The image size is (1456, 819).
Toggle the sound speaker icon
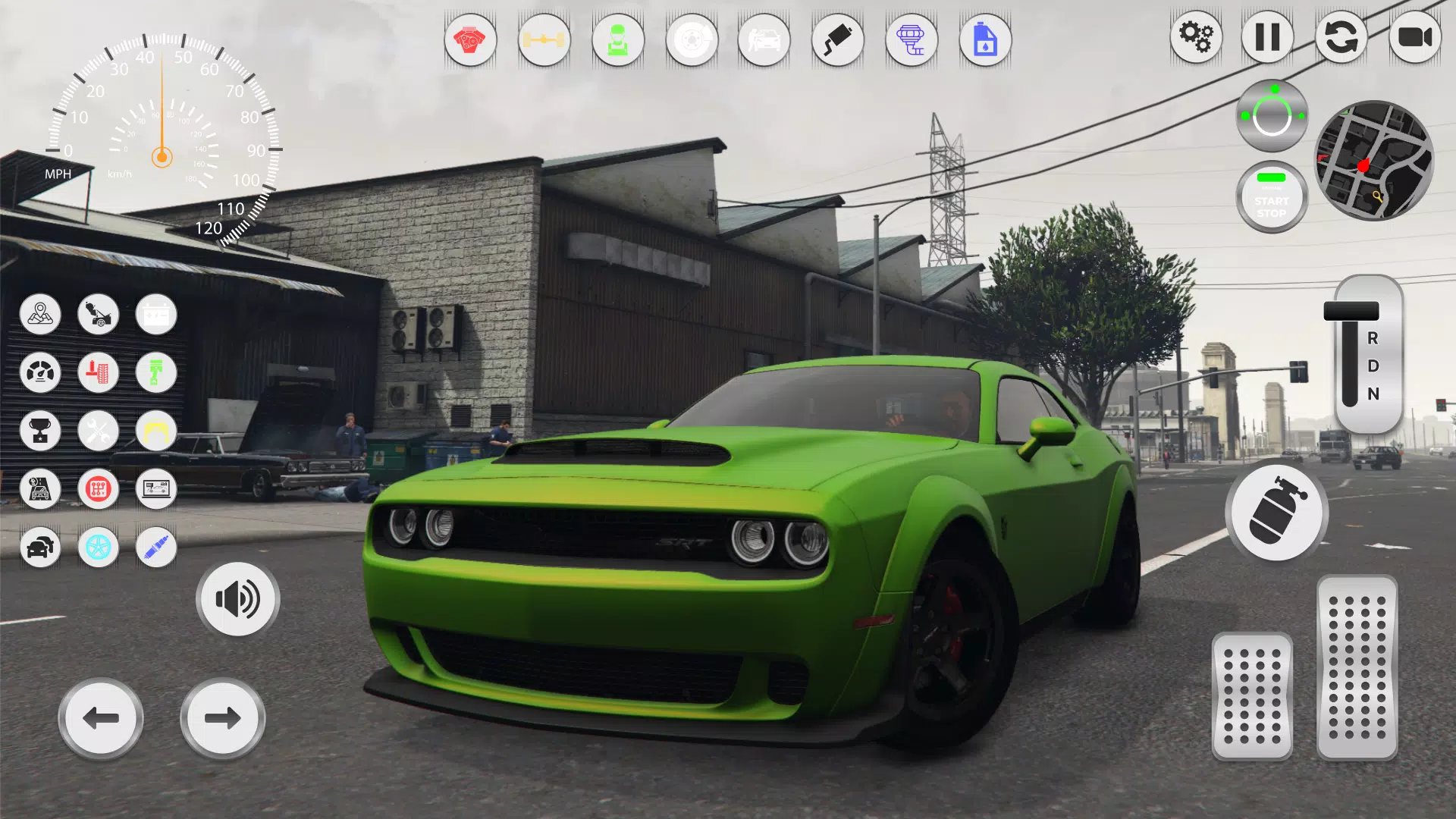click(237, 598)
